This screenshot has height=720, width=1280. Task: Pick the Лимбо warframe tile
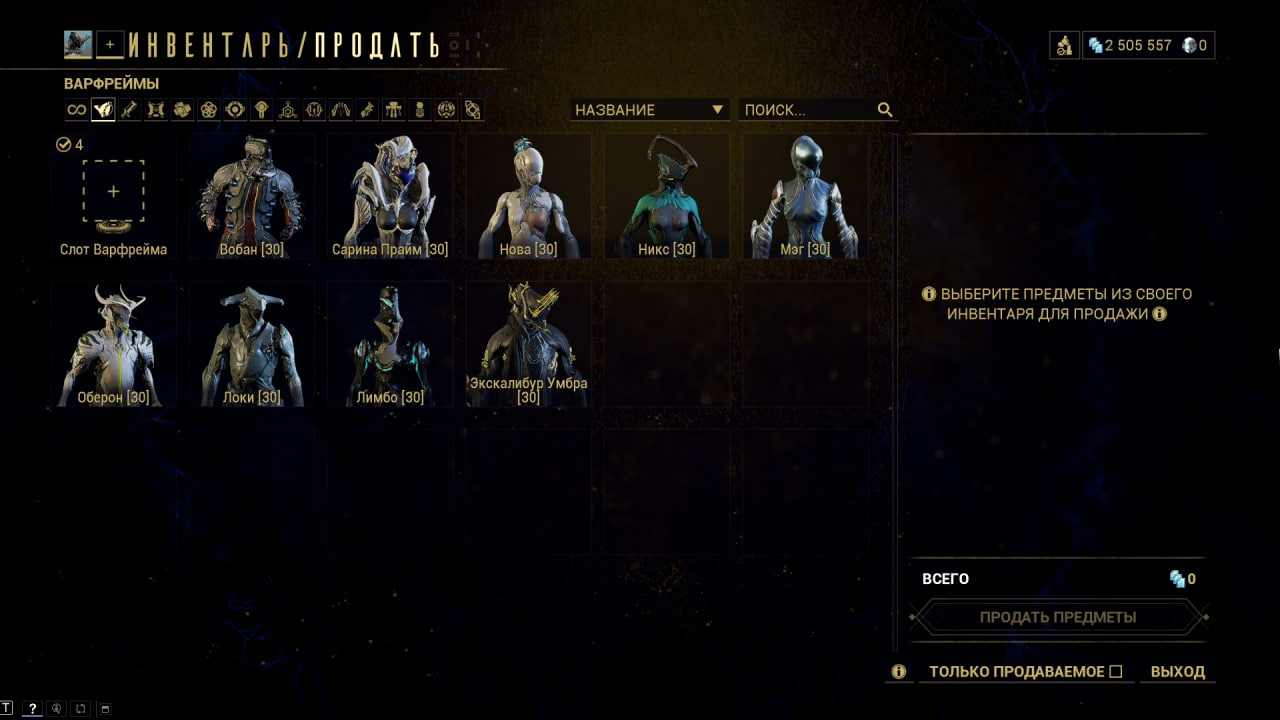(x=390, y=344)
